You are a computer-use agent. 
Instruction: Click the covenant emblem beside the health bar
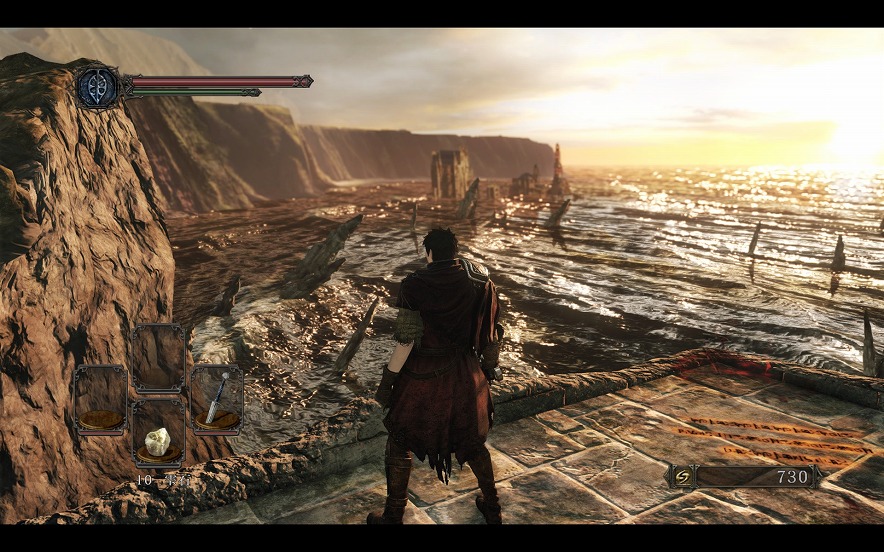(x=98, y=87)
